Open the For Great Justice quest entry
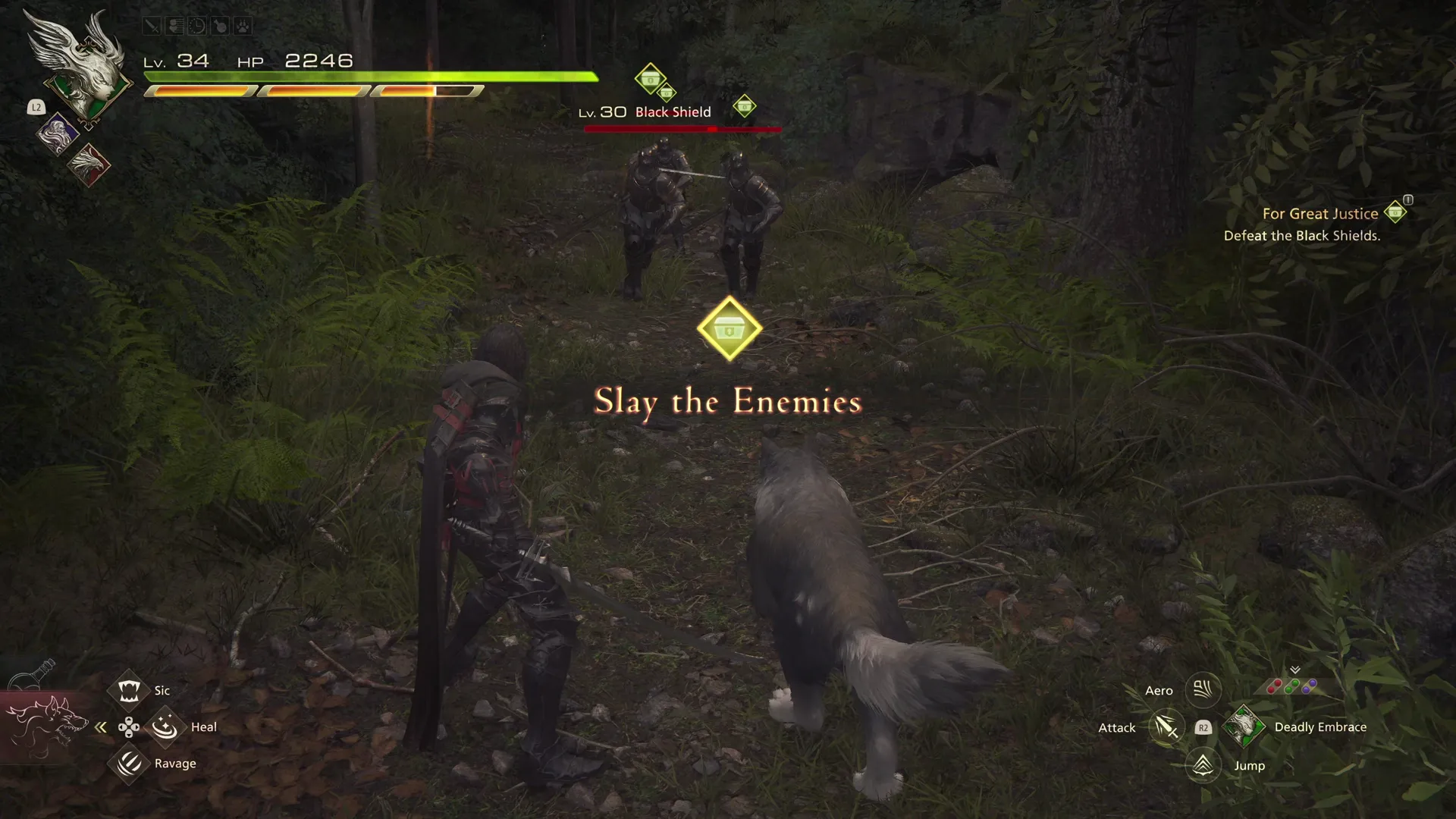 click(1319, 214)
